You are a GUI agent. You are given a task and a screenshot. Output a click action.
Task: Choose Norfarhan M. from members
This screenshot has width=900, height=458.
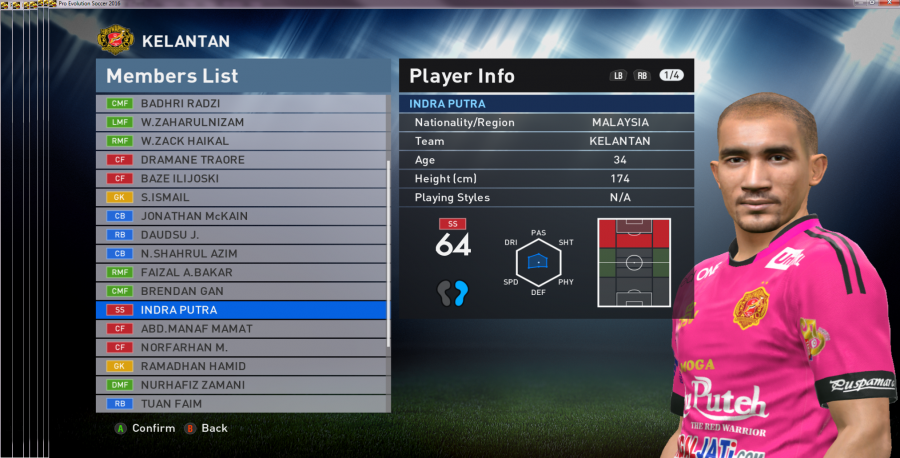(242, 347)
